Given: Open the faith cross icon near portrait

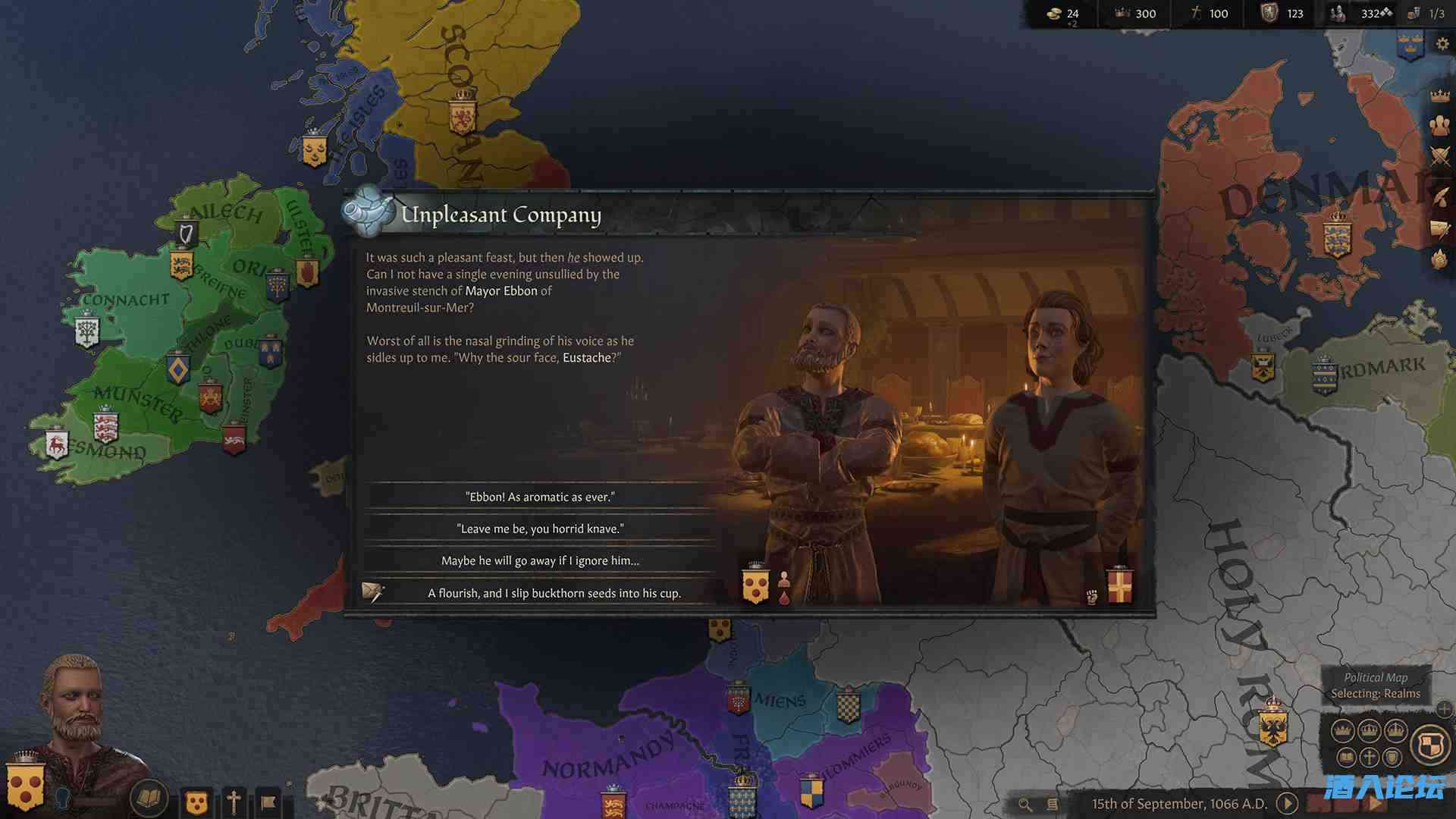Looking at the screenshot, I should 234,802.
